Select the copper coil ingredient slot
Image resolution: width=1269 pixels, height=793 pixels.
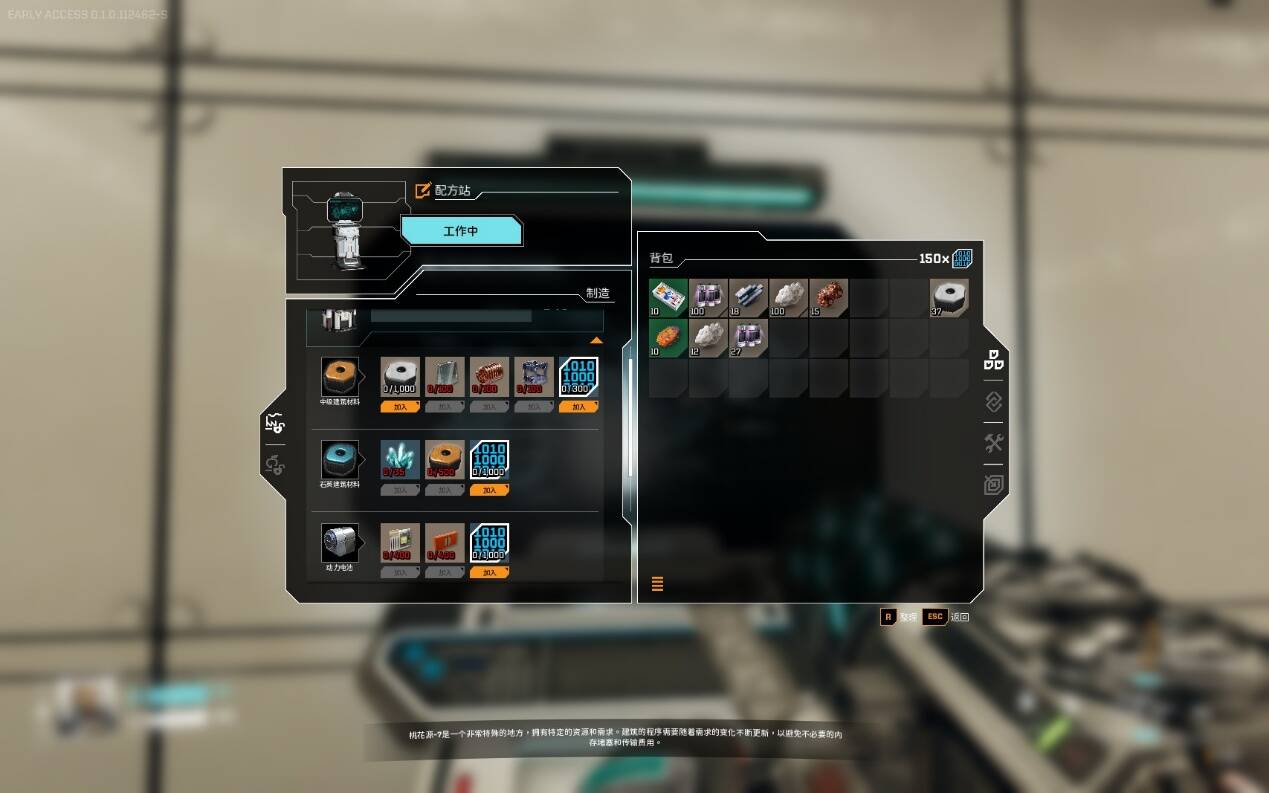(489, 377)
